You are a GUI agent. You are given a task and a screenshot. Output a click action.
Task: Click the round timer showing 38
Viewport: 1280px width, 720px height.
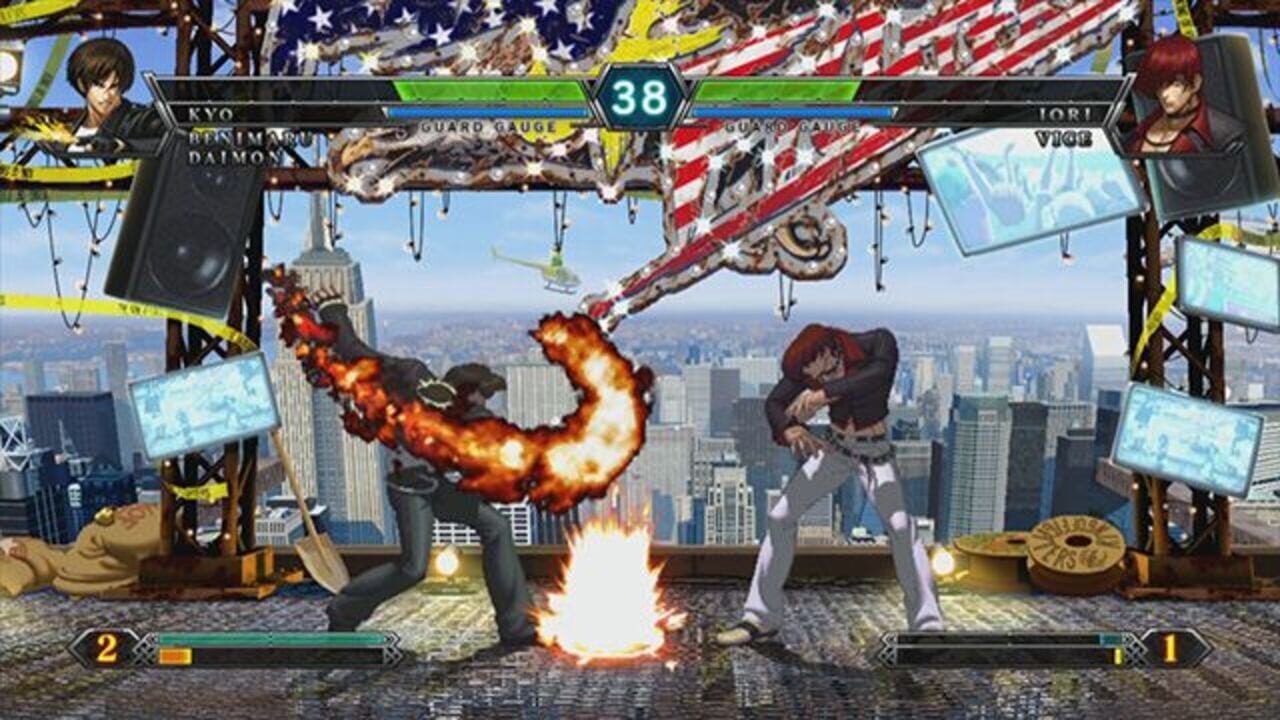640,97
